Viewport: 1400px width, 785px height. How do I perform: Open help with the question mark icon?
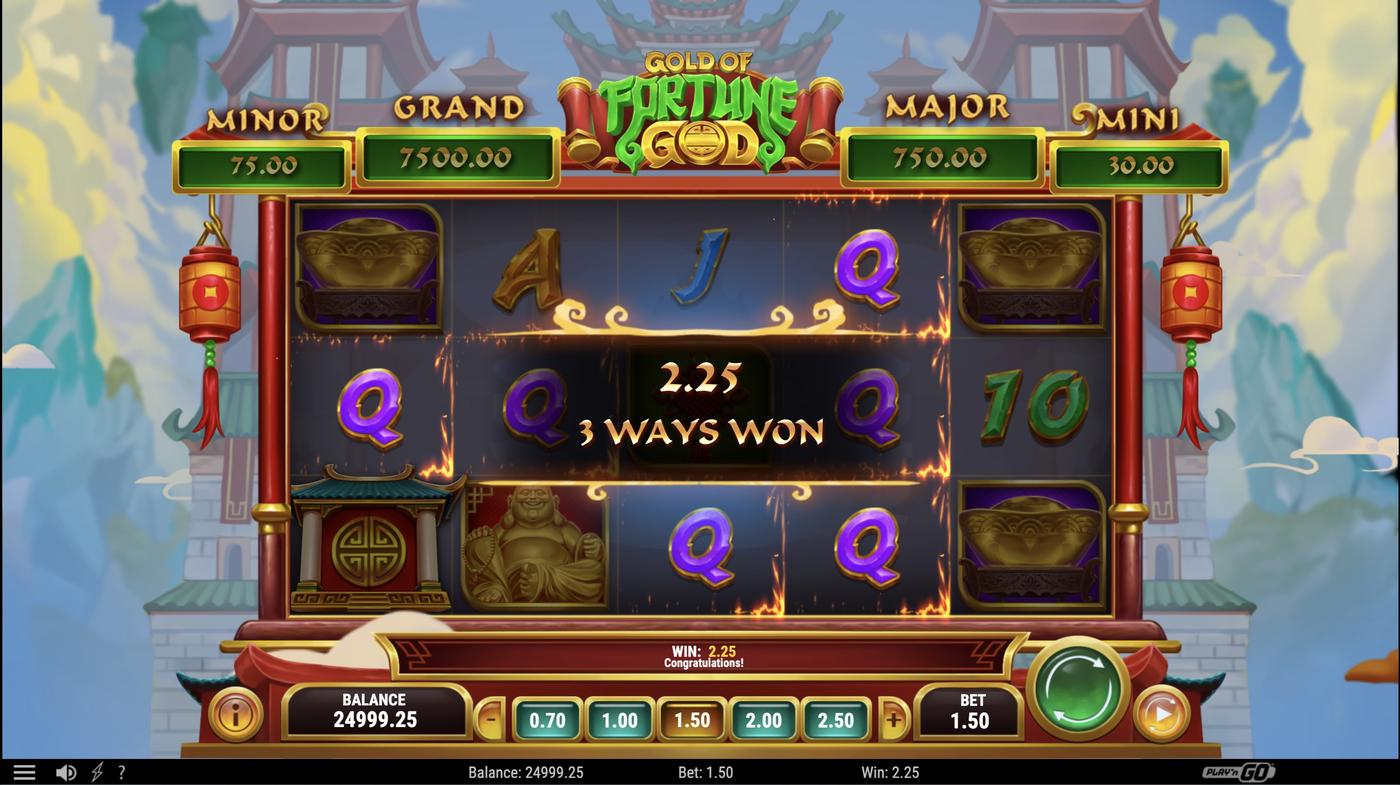pos(122,771)
